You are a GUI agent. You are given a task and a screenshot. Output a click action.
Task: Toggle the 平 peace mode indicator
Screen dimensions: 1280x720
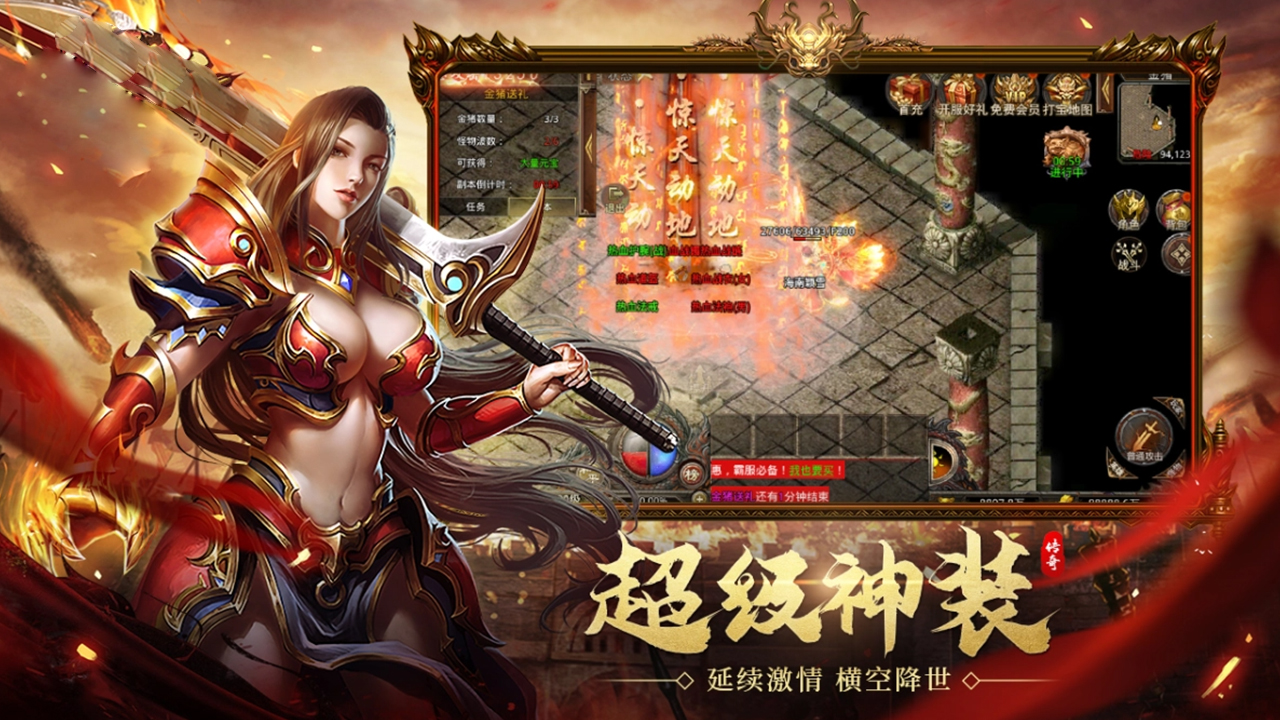[591, 475]
